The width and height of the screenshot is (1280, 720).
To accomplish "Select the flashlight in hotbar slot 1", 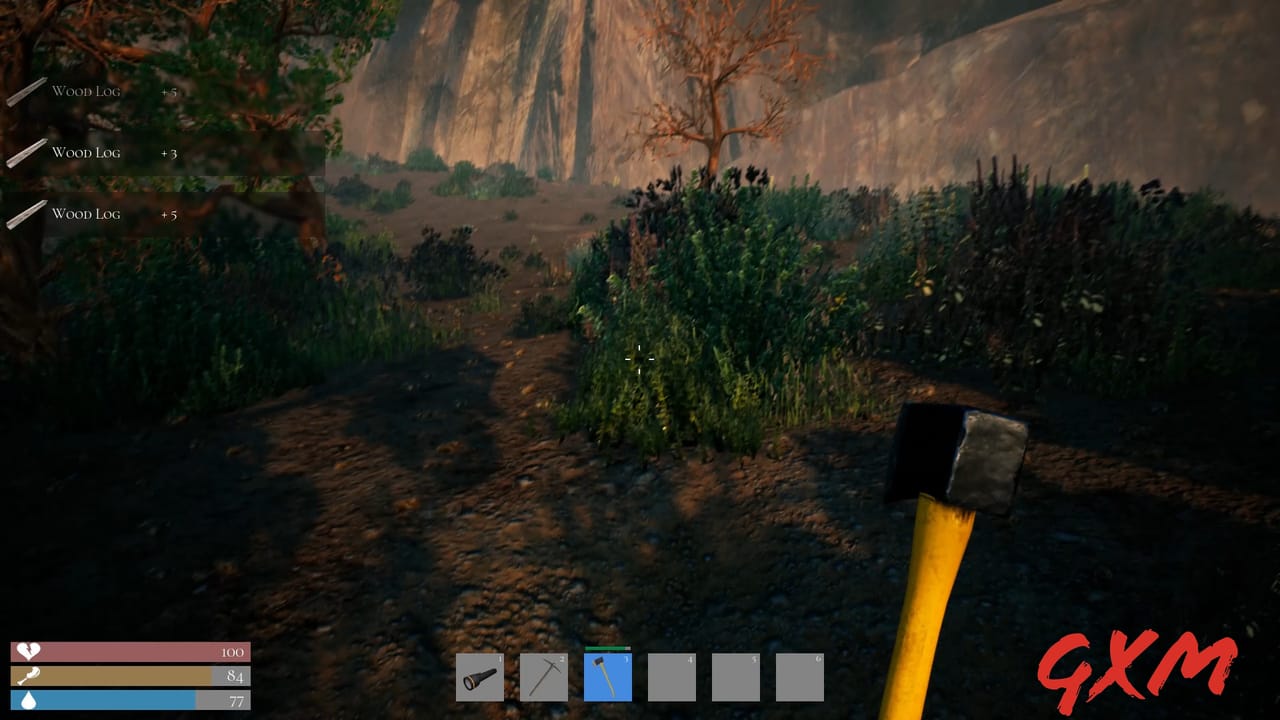I will (478, 677).
